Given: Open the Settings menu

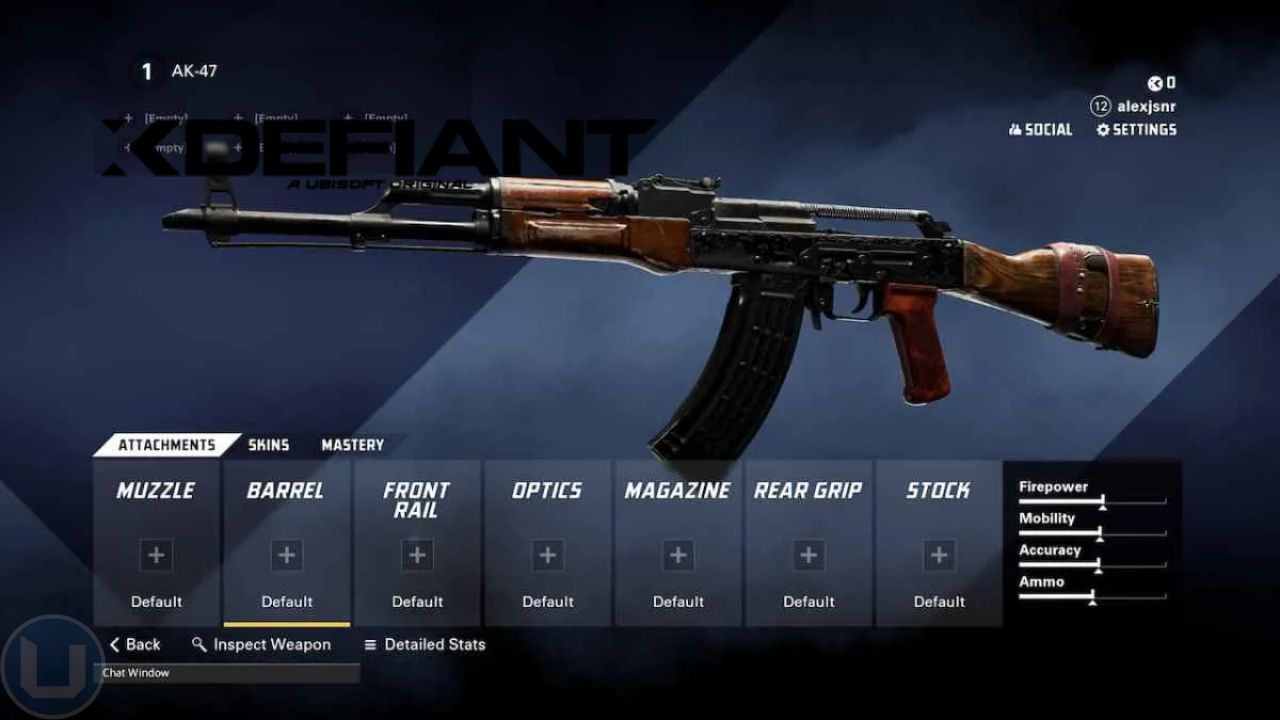Looking at the screenshot, I should click(x=1136, y=130).
